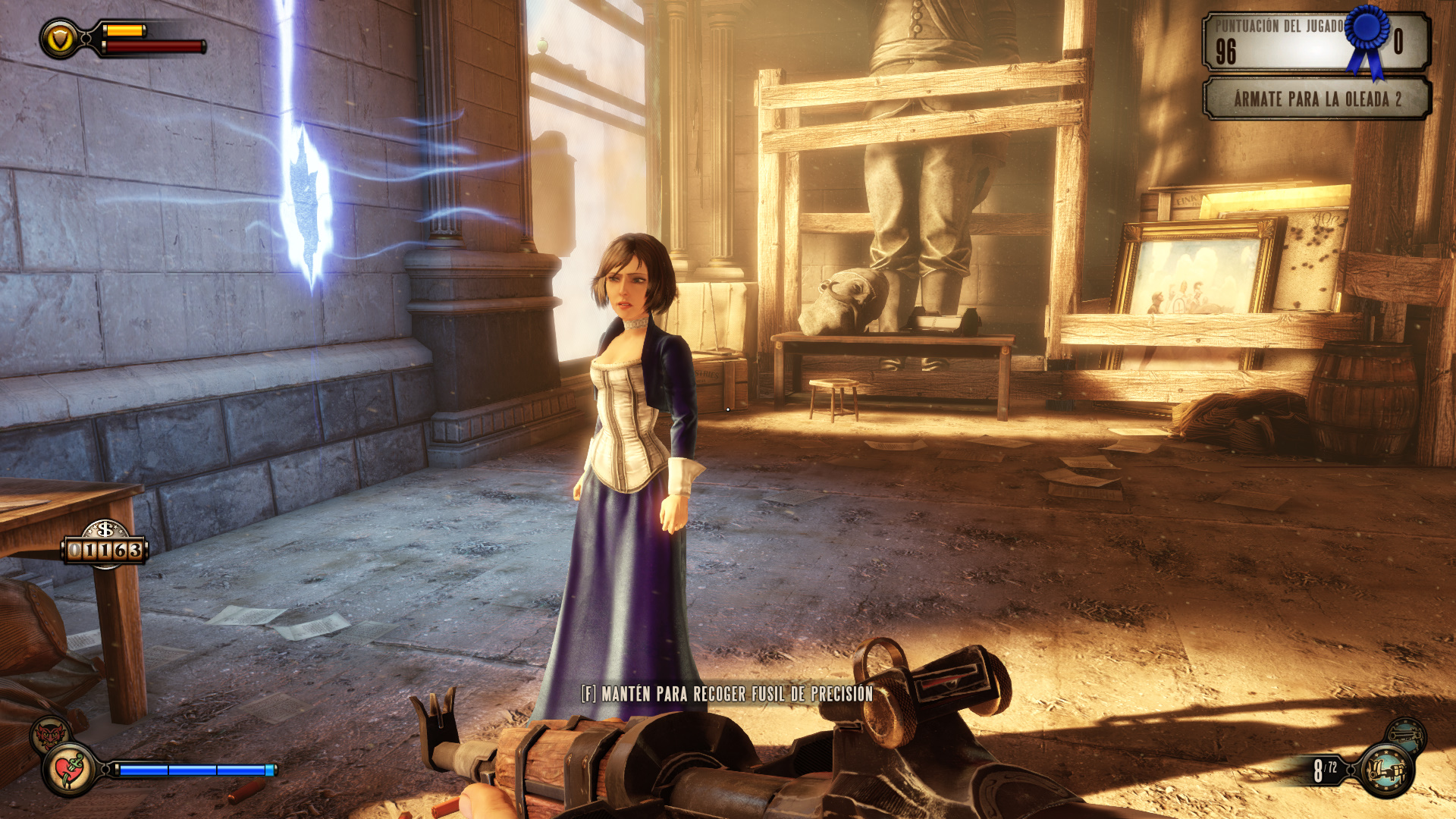The width and height of the screenshot is (1456, 819).
Task: Click the blue ribbon award icon
Action: coord(1368,36)
